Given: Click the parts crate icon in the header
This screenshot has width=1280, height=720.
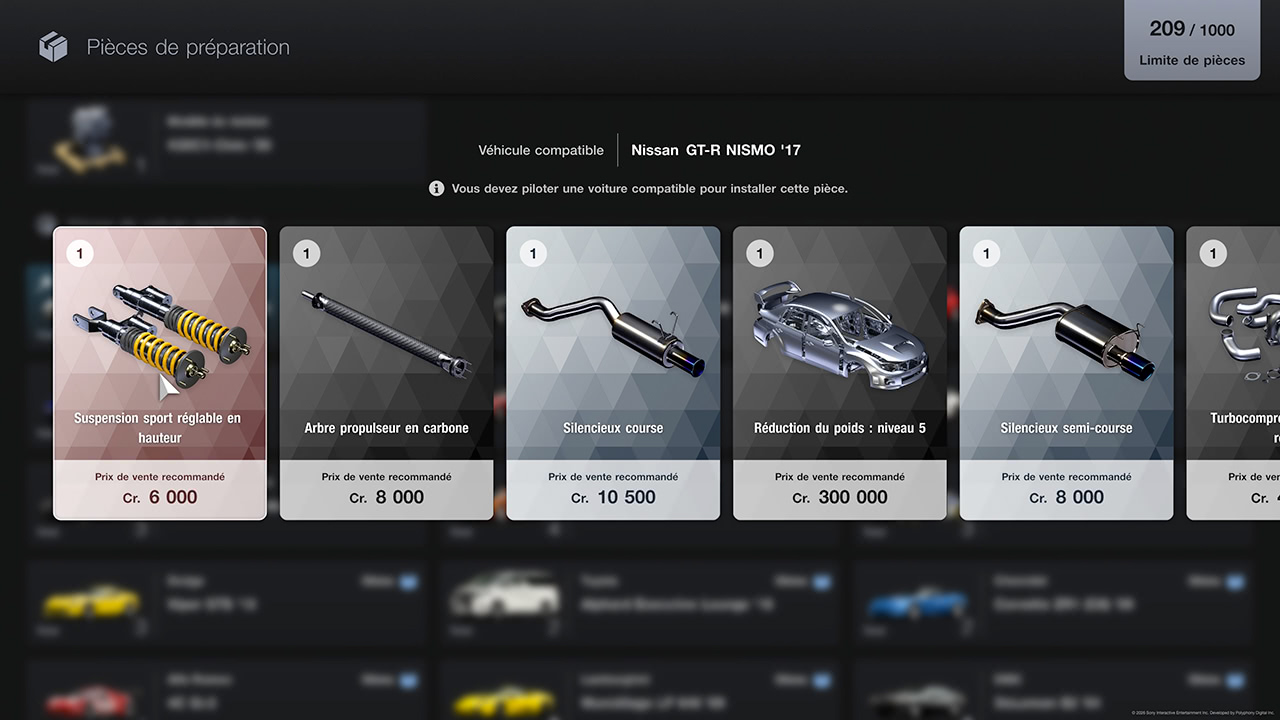Looking at the screenshot, I should (x=52, y=46).
